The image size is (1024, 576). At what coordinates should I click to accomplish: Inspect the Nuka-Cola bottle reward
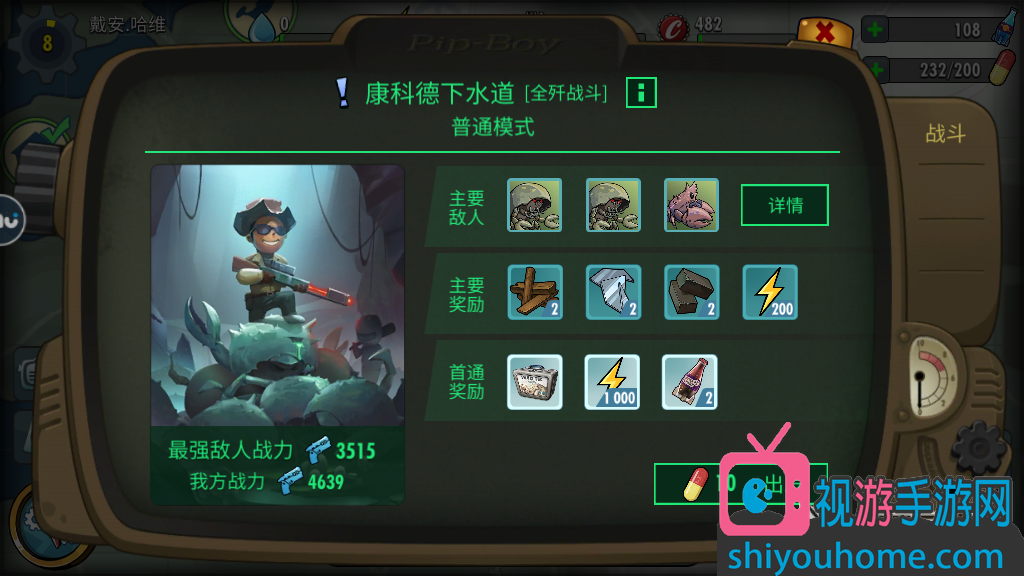point(691,382)
